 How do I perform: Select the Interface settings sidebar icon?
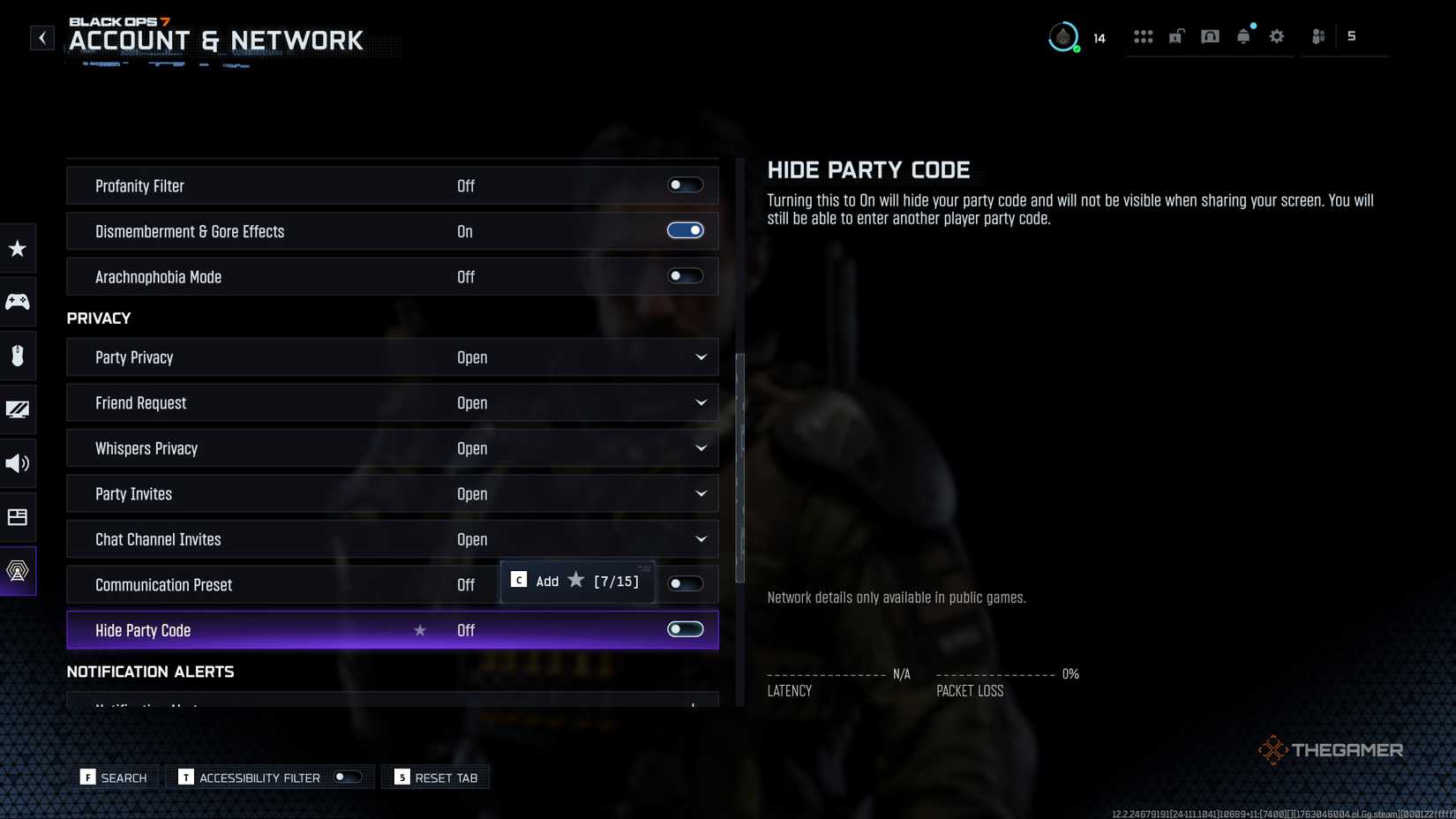coord(18,517)
